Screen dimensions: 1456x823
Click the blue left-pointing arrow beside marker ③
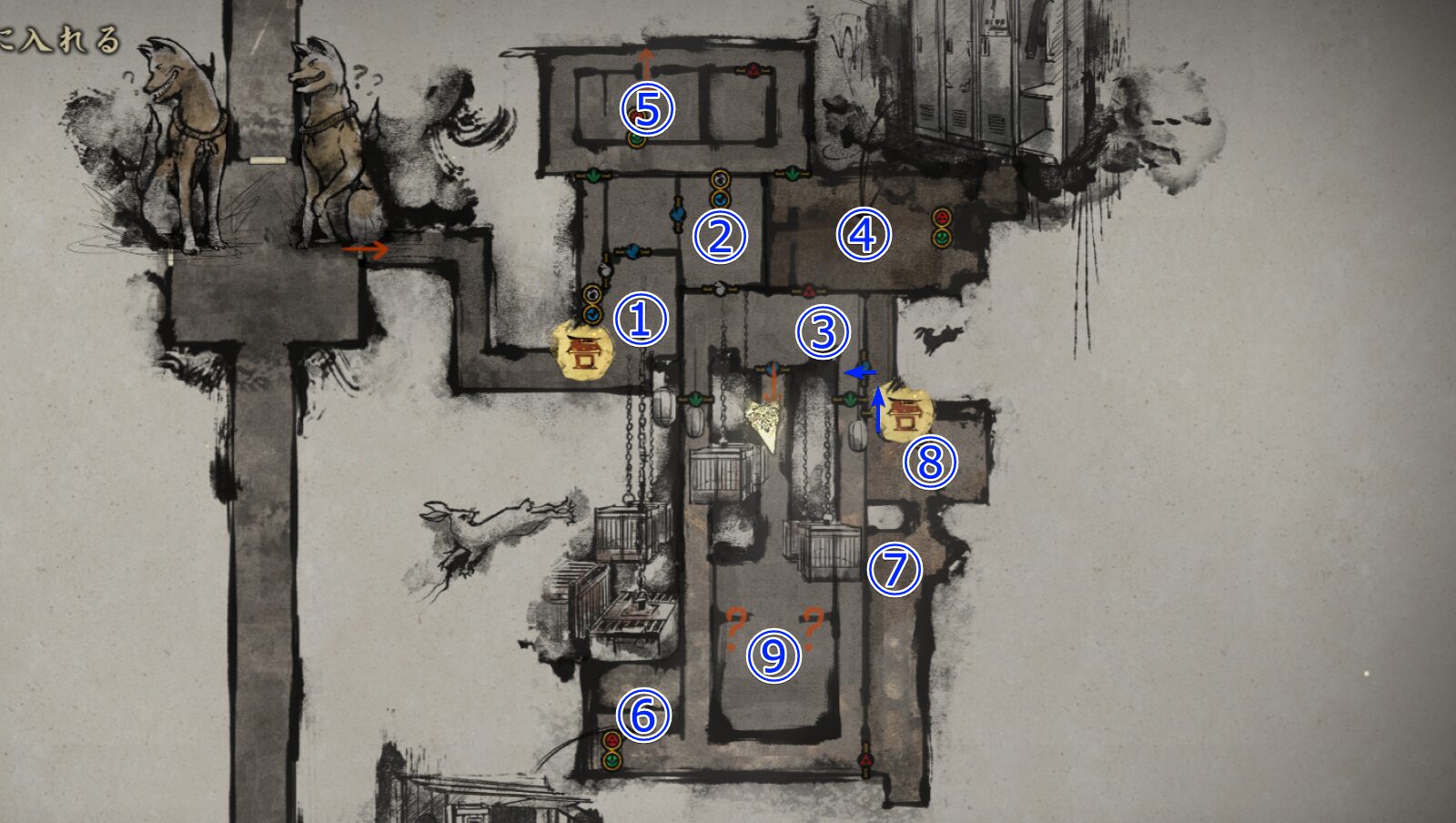click(x=860, y=371)
